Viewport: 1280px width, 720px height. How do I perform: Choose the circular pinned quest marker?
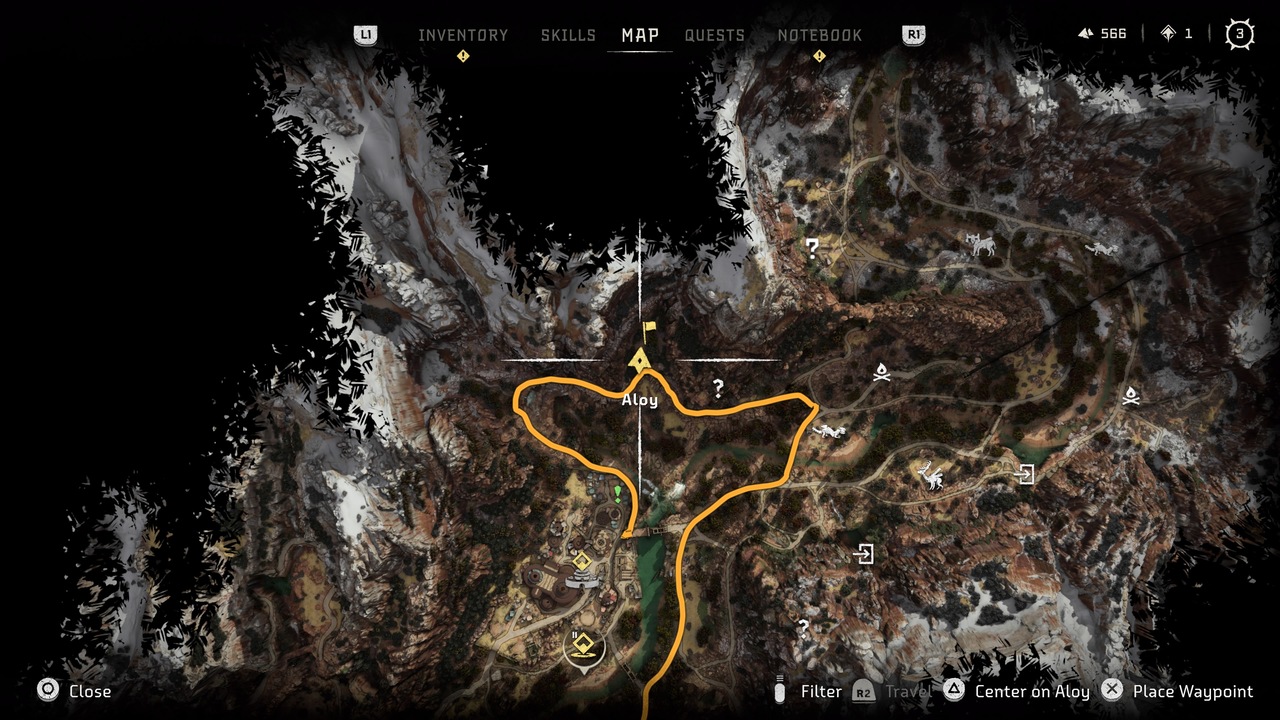[x=584, y=649]
